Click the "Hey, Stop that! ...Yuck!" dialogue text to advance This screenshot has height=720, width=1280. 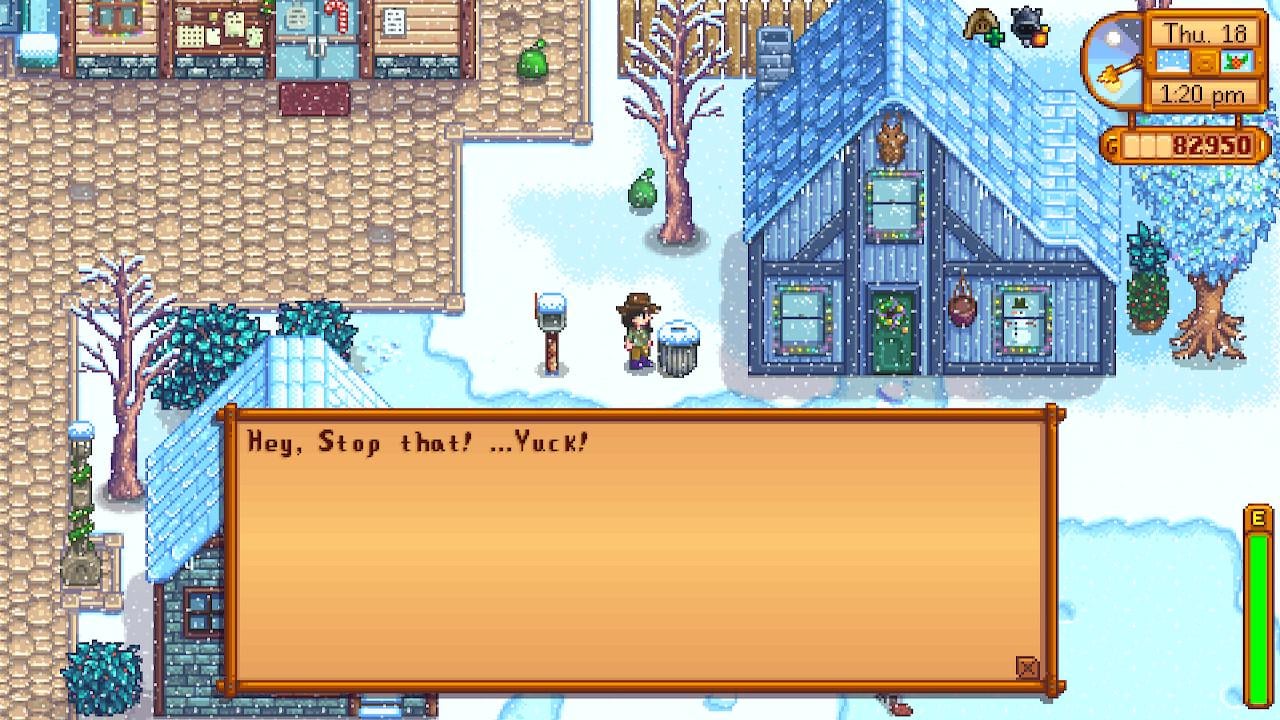(418, 442)
